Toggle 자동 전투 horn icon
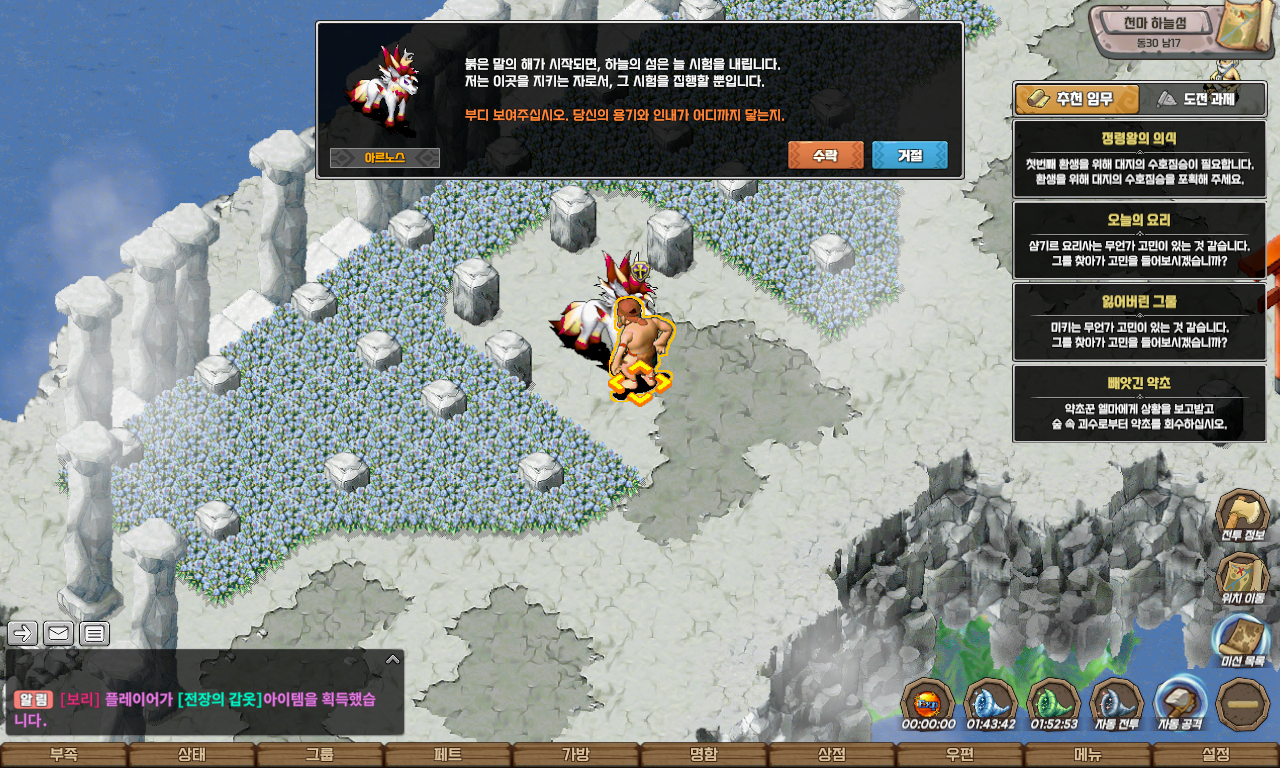Image resolution: width=1280 pixels, height=768 pixels. (x=1116, y=703)
